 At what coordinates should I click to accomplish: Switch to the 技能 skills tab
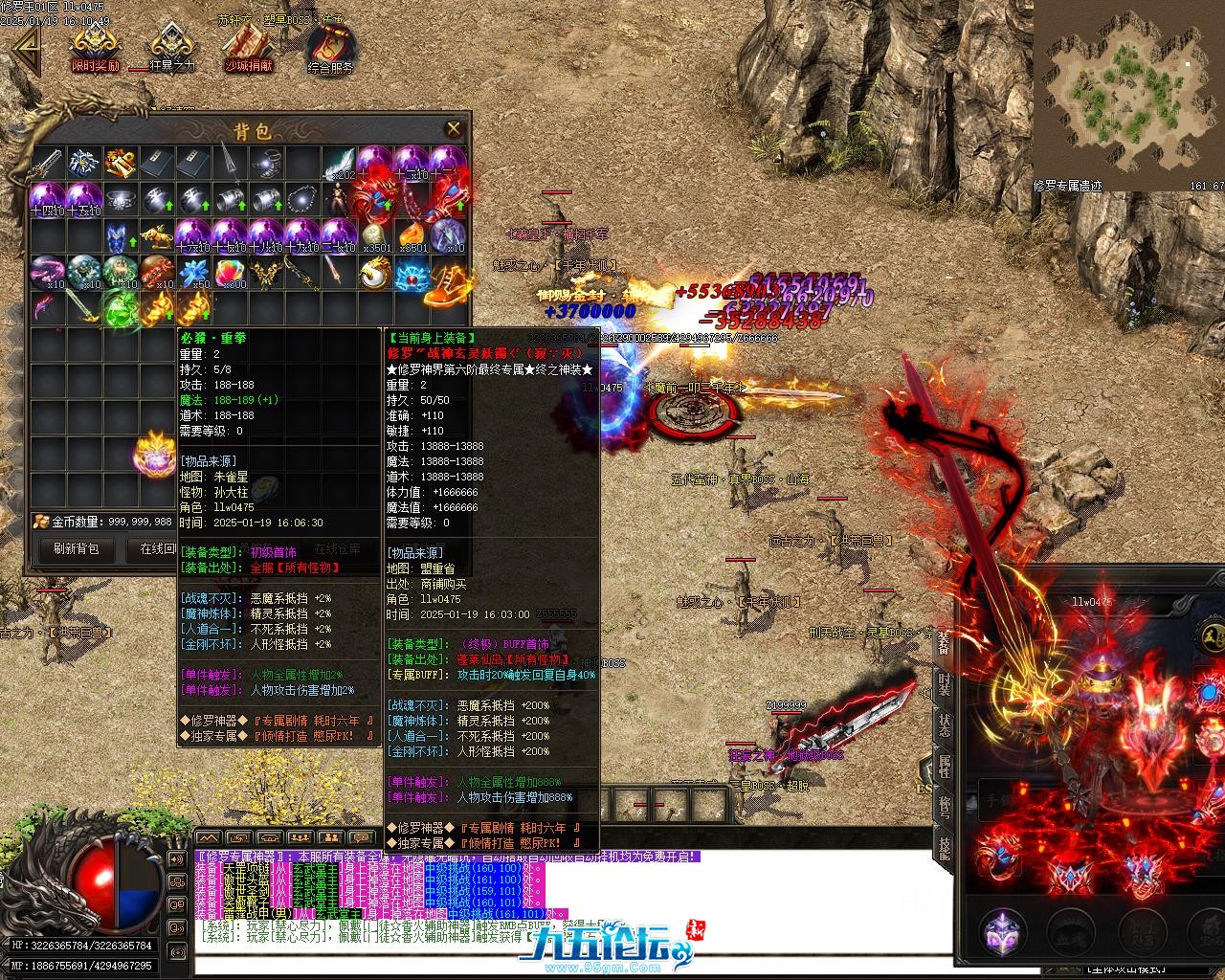(945, 848)
